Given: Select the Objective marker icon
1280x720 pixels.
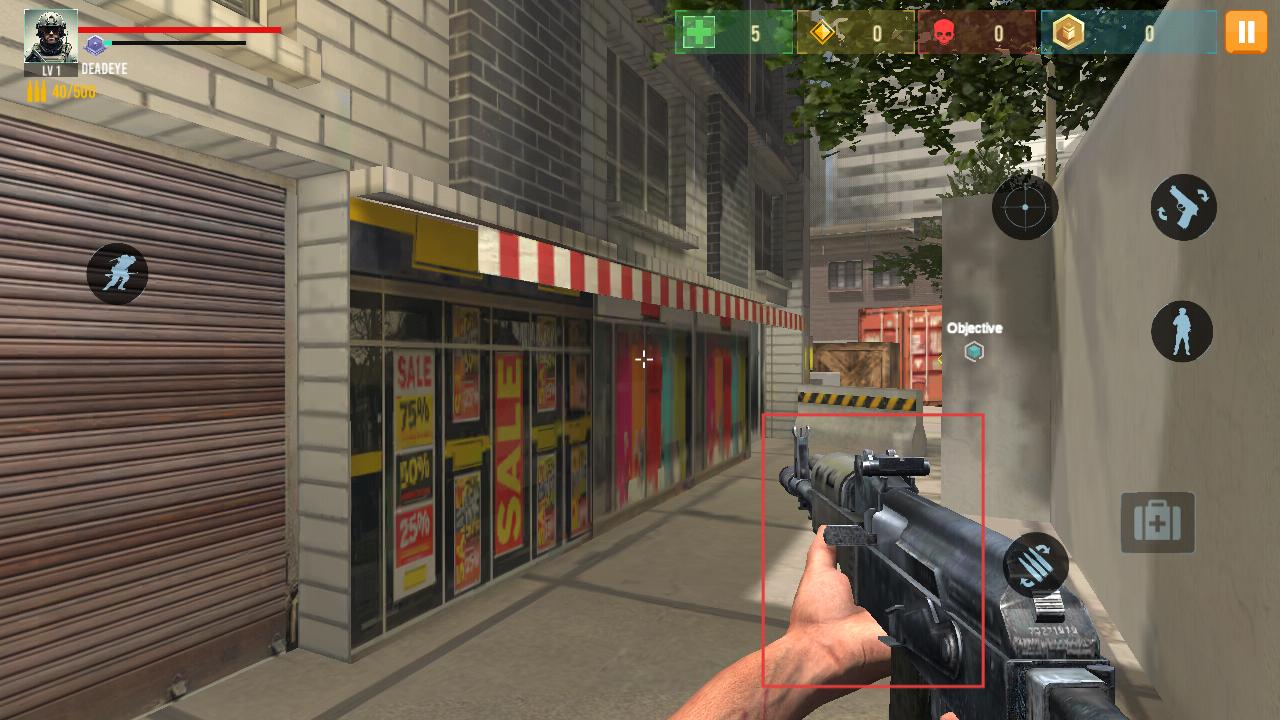Looking at the screenshot, I should (974, 351).
